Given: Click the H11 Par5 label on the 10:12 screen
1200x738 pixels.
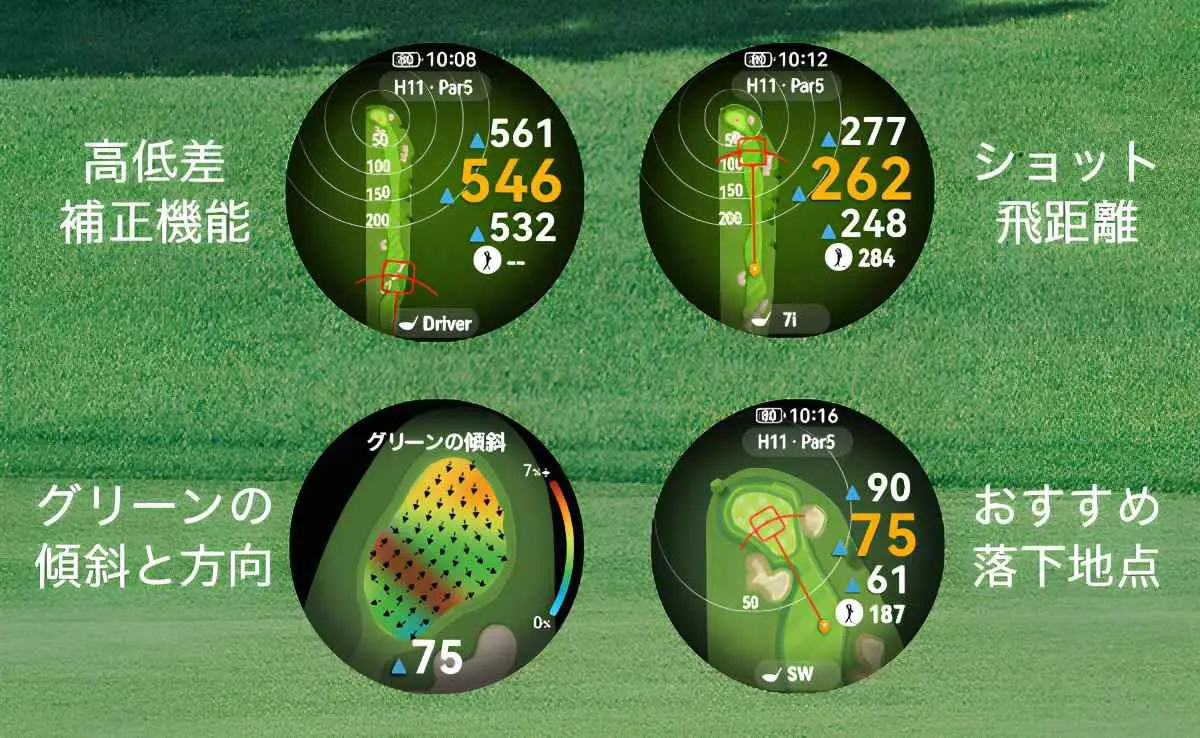Looking at the screenshot, I should point(787,85).
